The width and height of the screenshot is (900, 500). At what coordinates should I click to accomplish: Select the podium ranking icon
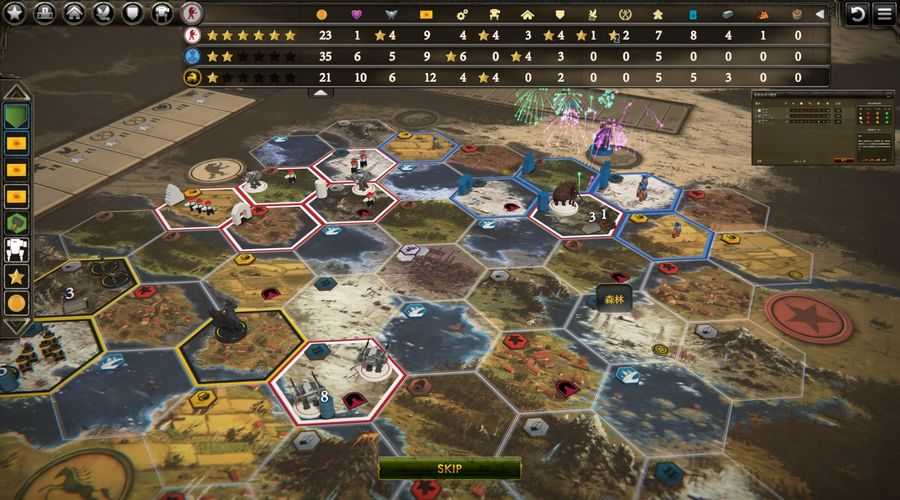[44, 13]
